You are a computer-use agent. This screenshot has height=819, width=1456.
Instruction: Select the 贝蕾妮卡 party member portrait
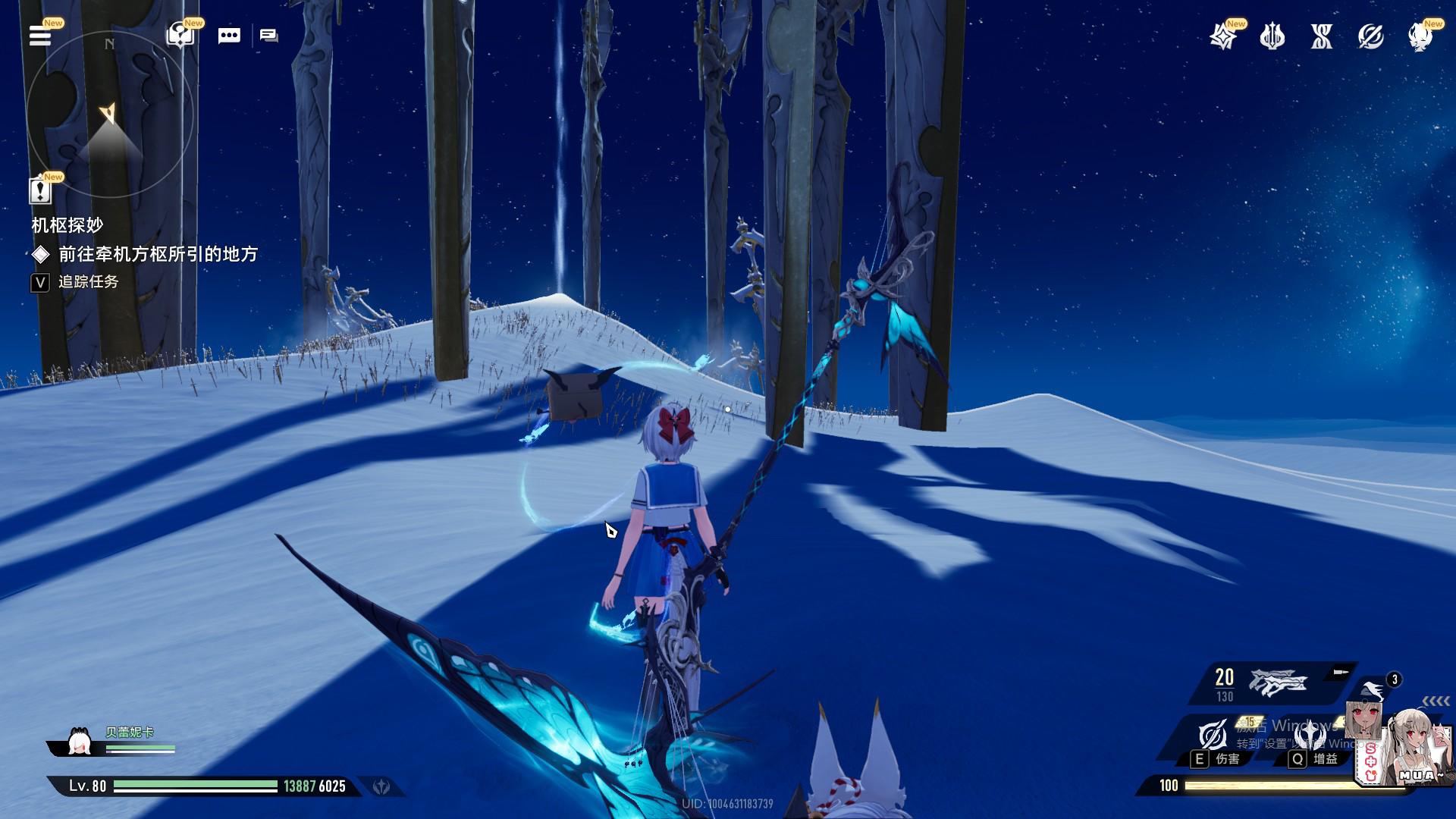[x=80, y=742]
